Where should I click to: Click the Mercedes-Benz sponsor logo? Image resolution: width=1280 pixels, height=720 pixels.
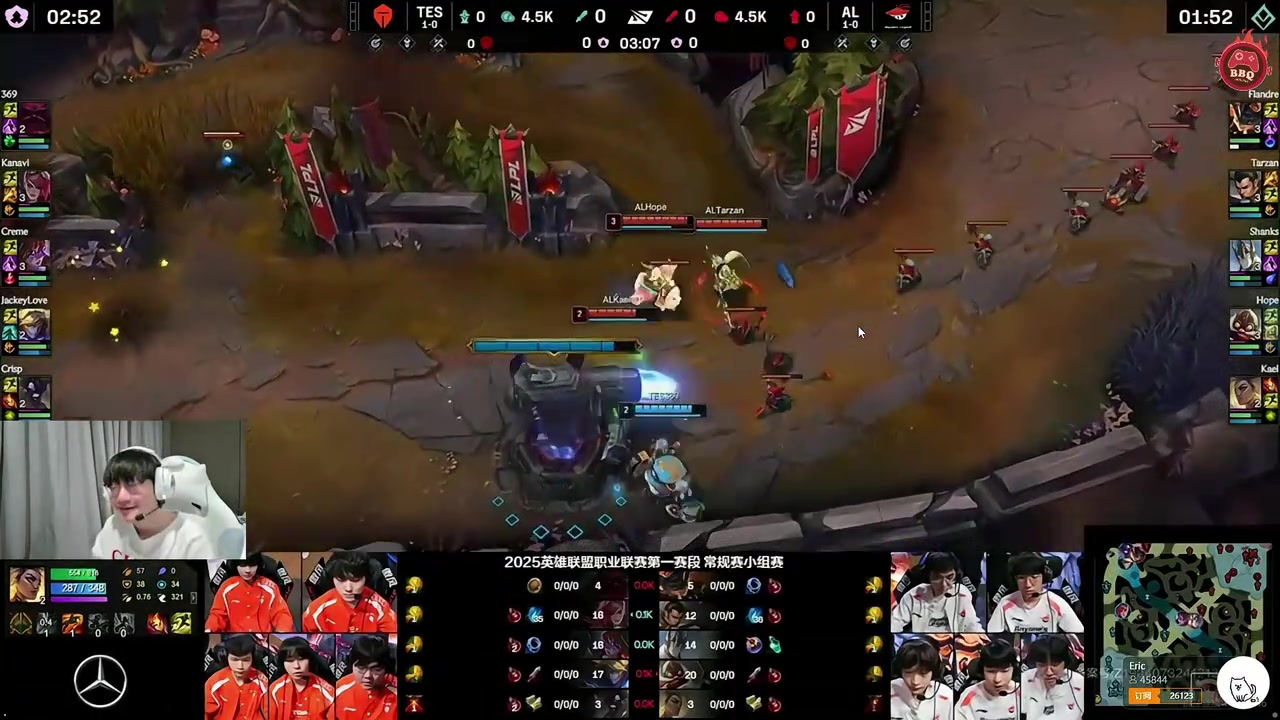click(x=100, y=681)
